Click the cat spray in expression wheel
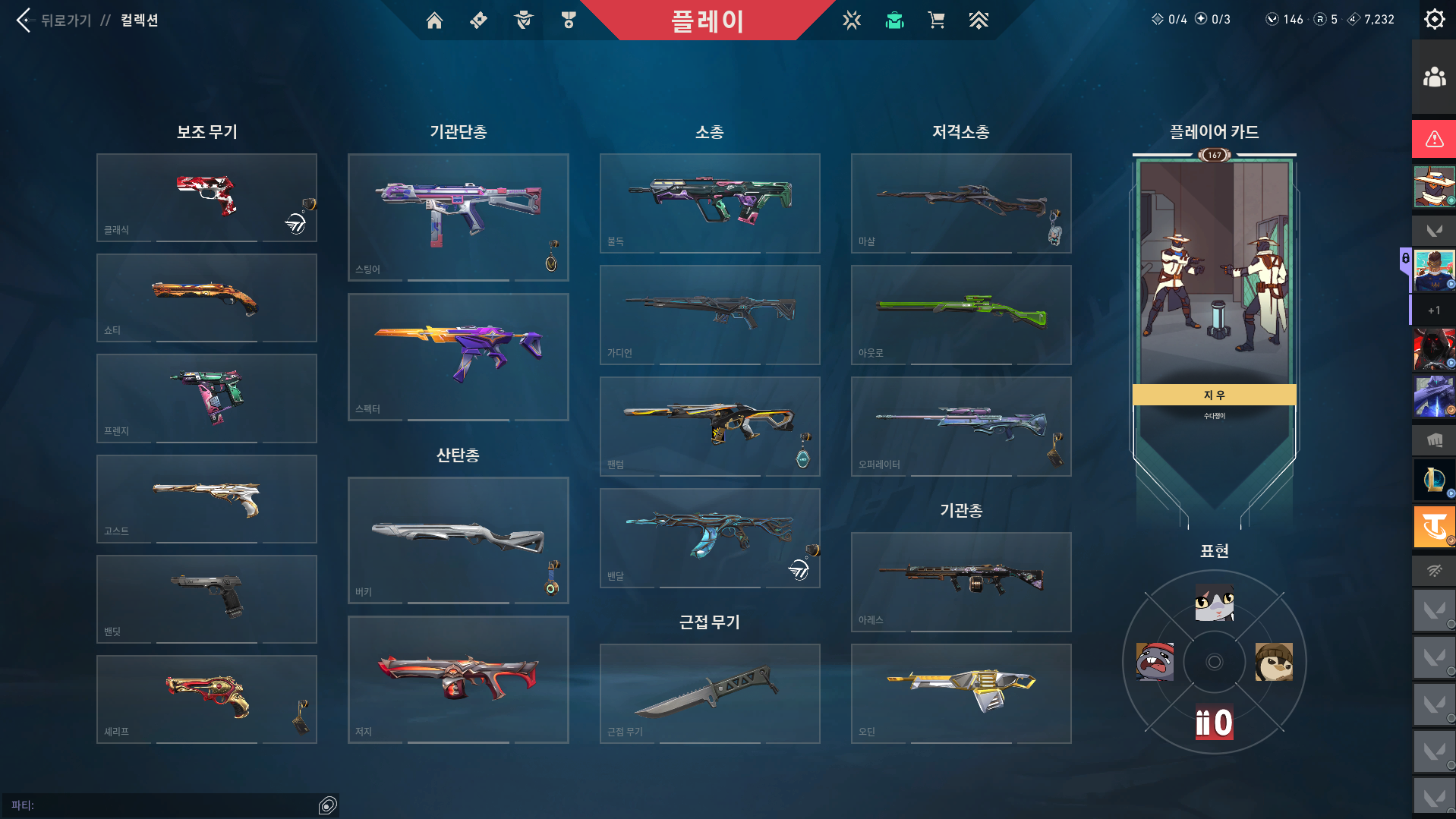This screenshot has height=819, width=1456. point(1214,602)
